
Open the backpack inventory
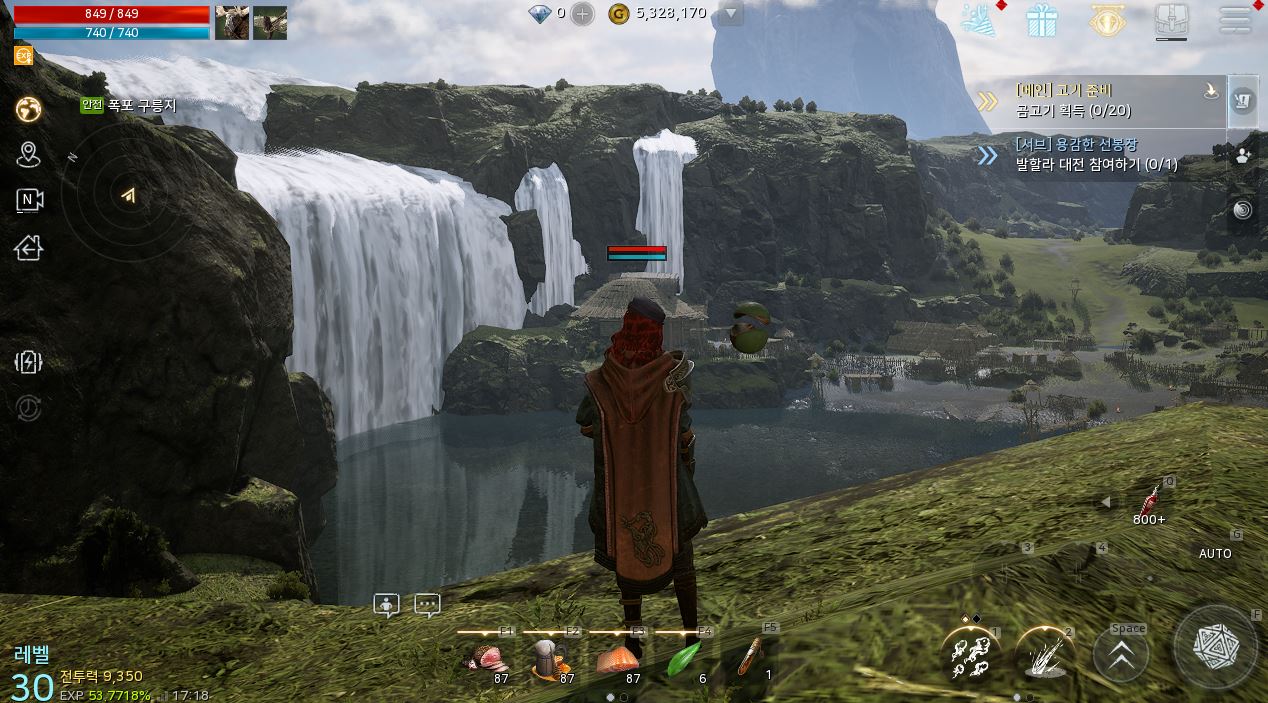point(1171,20)
